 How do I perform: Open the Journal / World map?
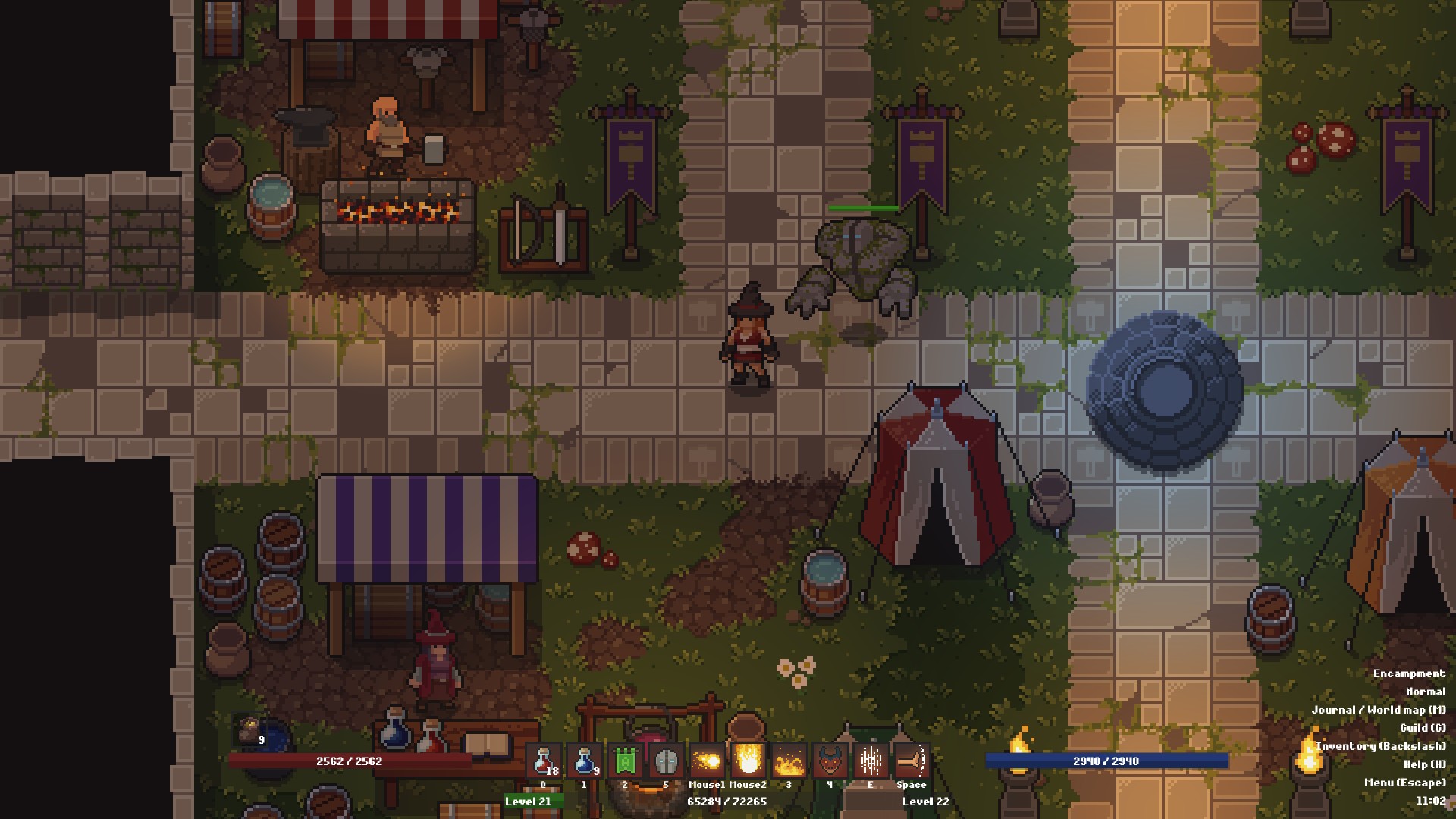tap(1379, 710)
